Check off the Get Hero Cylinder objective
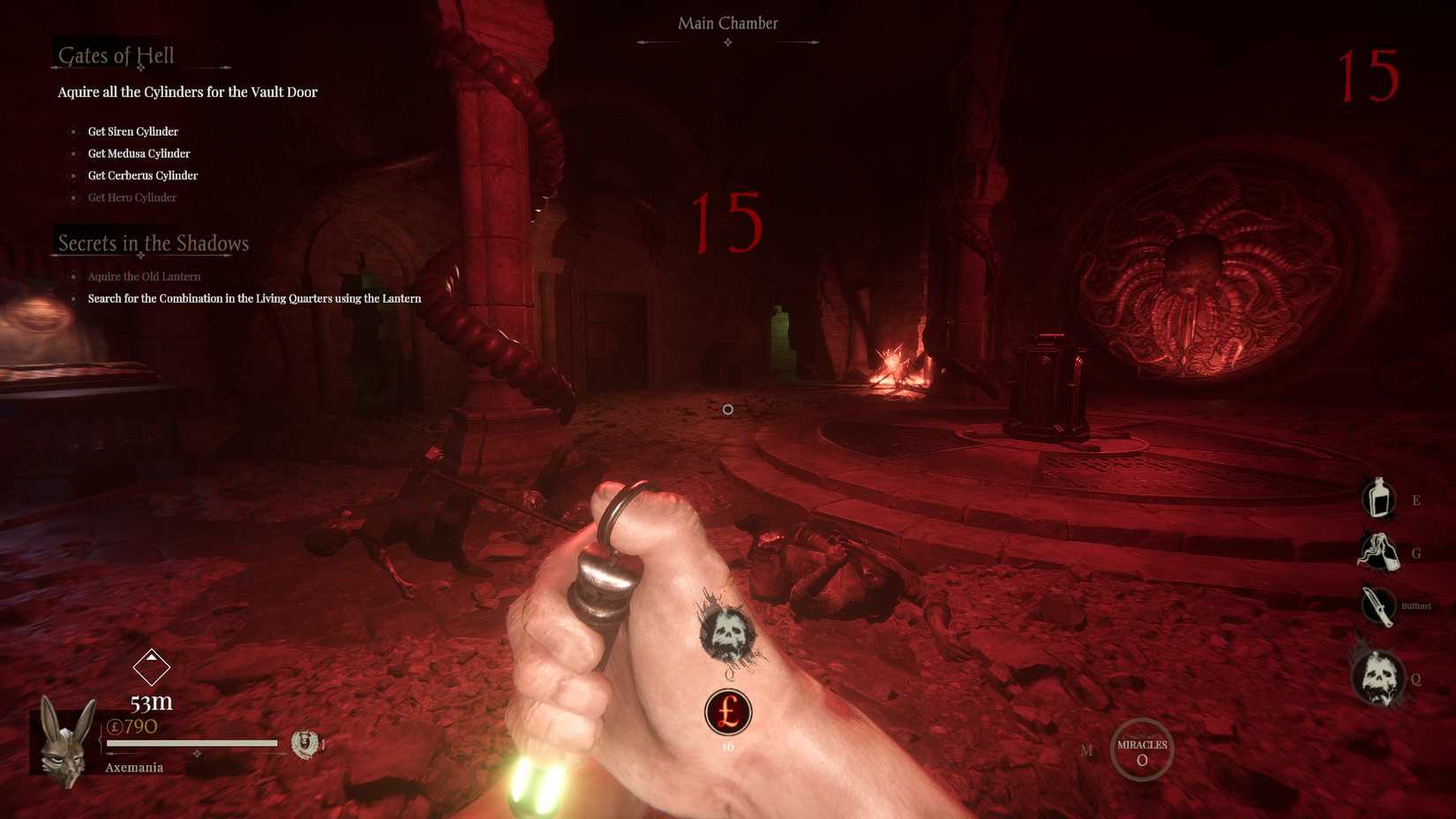The image size is (1456, 819). click(132, 197)
